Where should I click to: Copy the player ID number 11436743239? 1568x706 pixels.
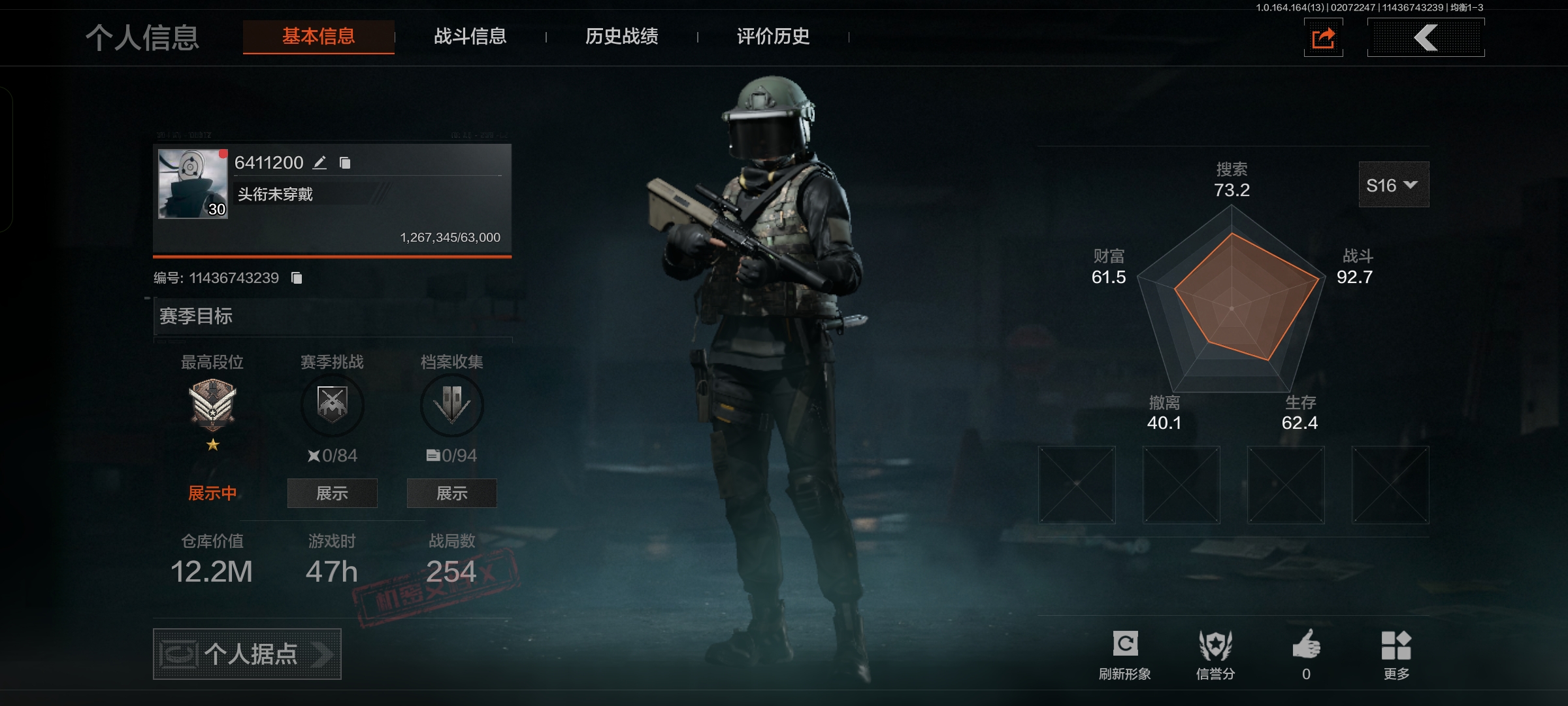(297, 278)
